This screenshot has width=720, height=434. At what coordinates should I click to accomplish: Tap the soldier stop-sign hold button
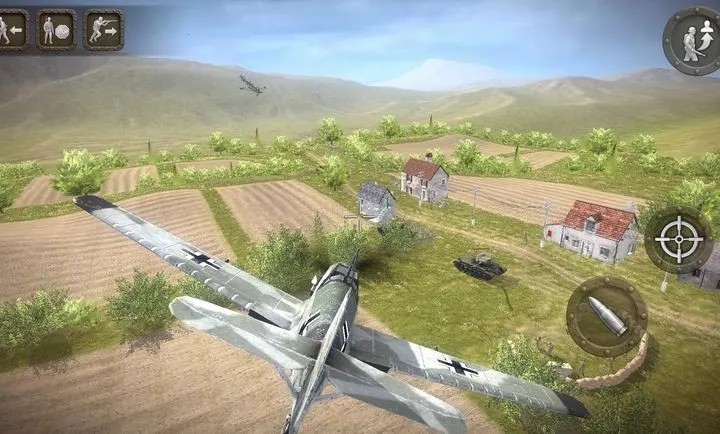pos(56,30)
